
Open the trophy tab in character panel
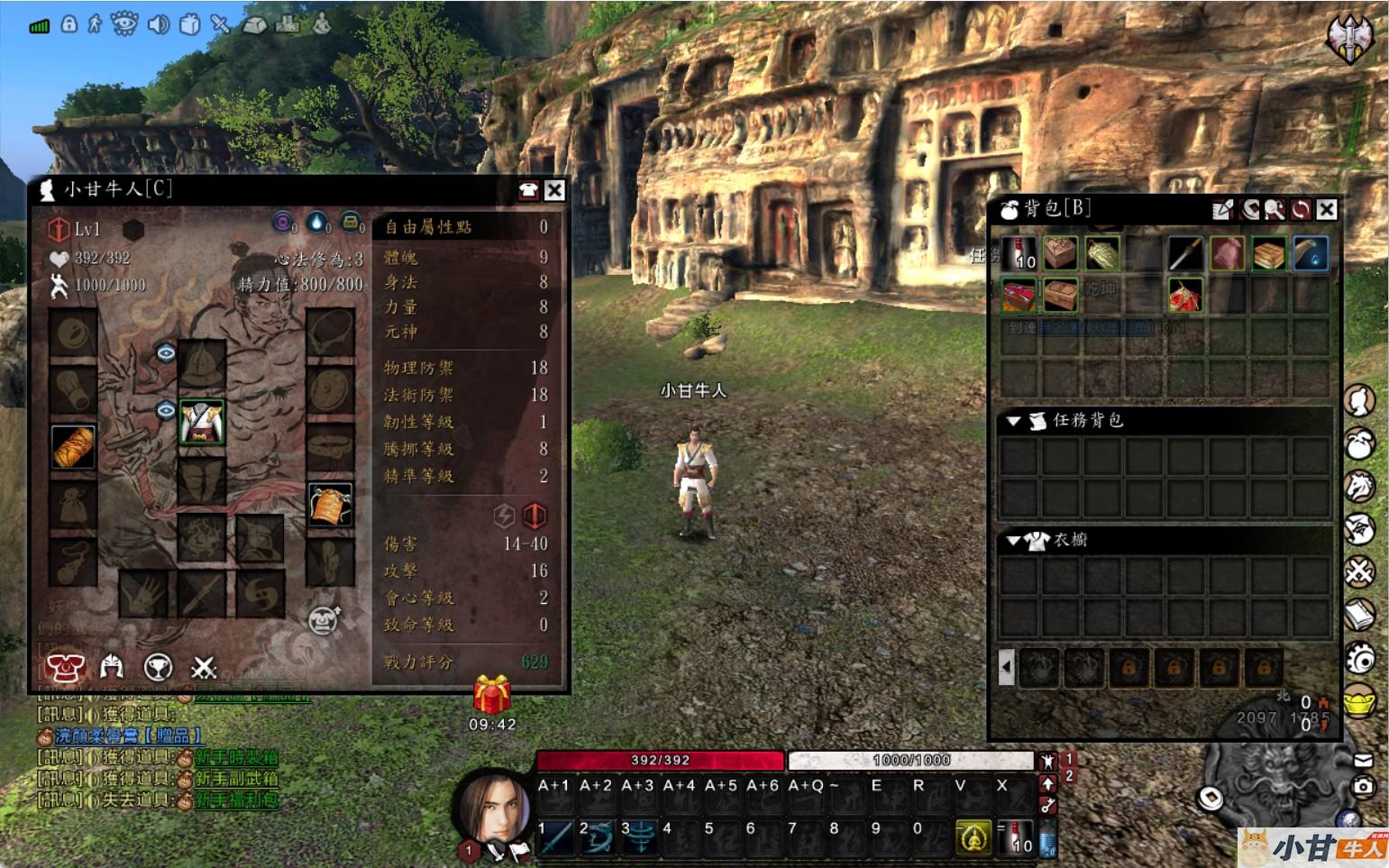pyautogui.click(x=158, y=666)
